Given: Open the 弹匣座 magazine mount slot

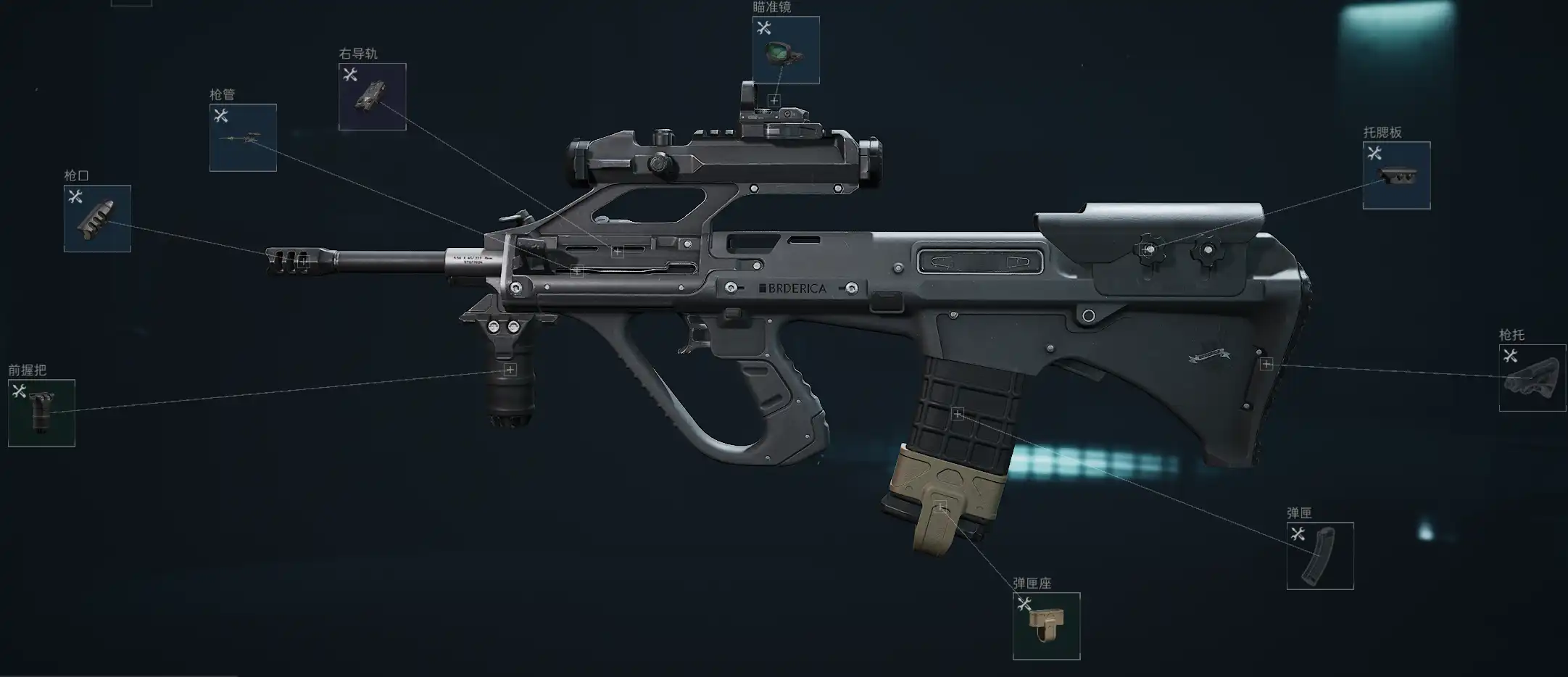Looking at the screenshot, I should [1046, 626].
